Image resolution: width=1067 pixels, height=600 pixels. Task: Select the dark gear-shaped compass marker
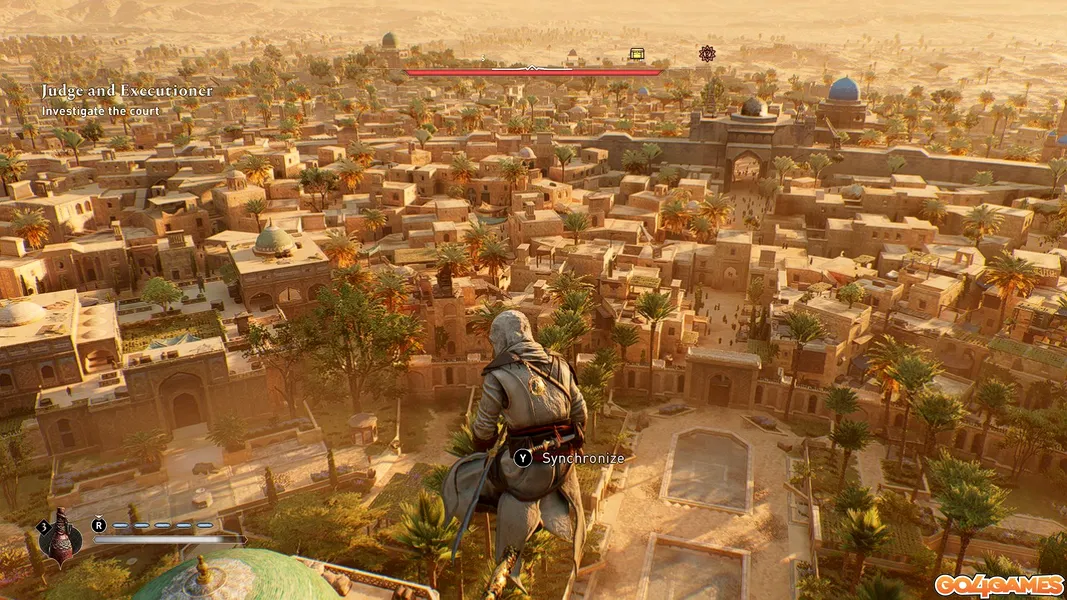click(707, 53)
